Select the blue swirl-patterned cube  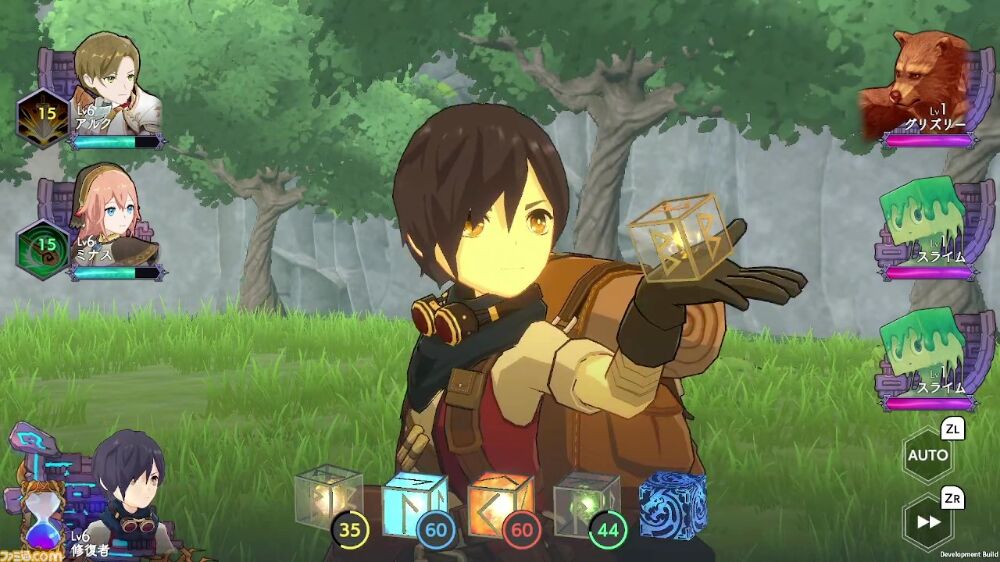click(672, 502)
